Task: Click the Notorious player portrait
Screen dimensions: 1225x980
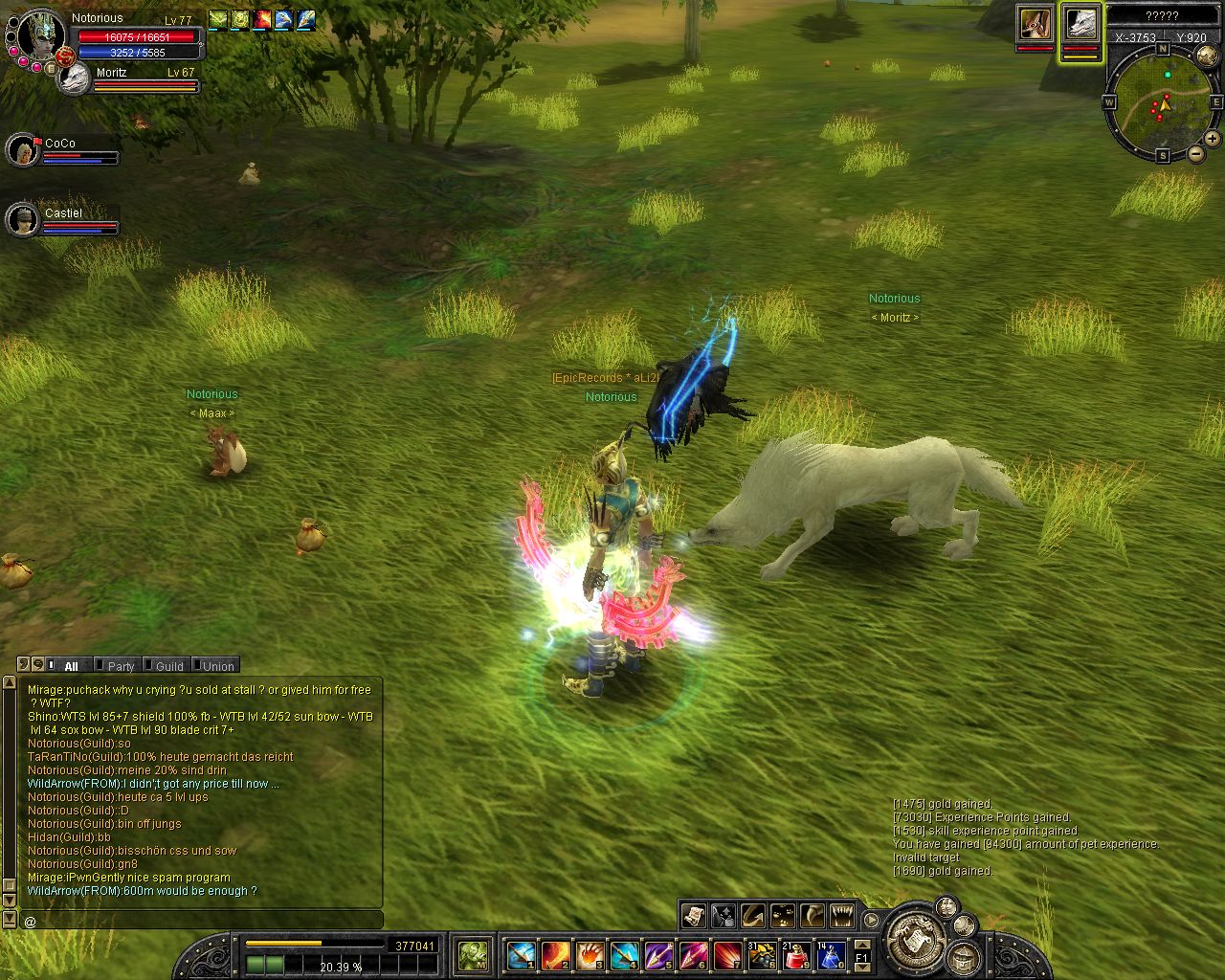Action: 40,36
